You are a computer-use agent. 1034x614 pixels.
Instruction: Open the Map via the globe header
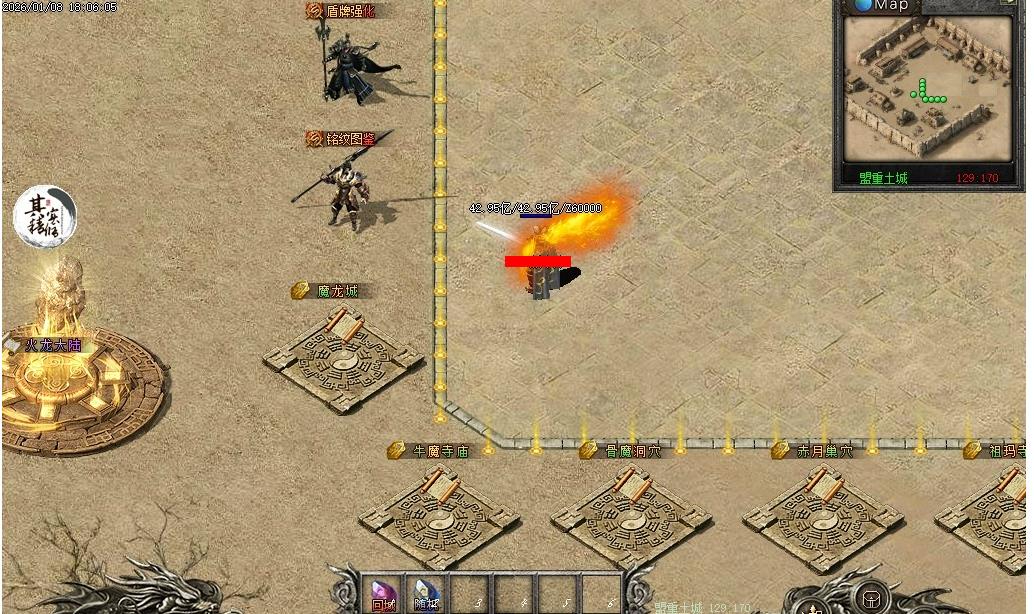(x=880, y=6)
